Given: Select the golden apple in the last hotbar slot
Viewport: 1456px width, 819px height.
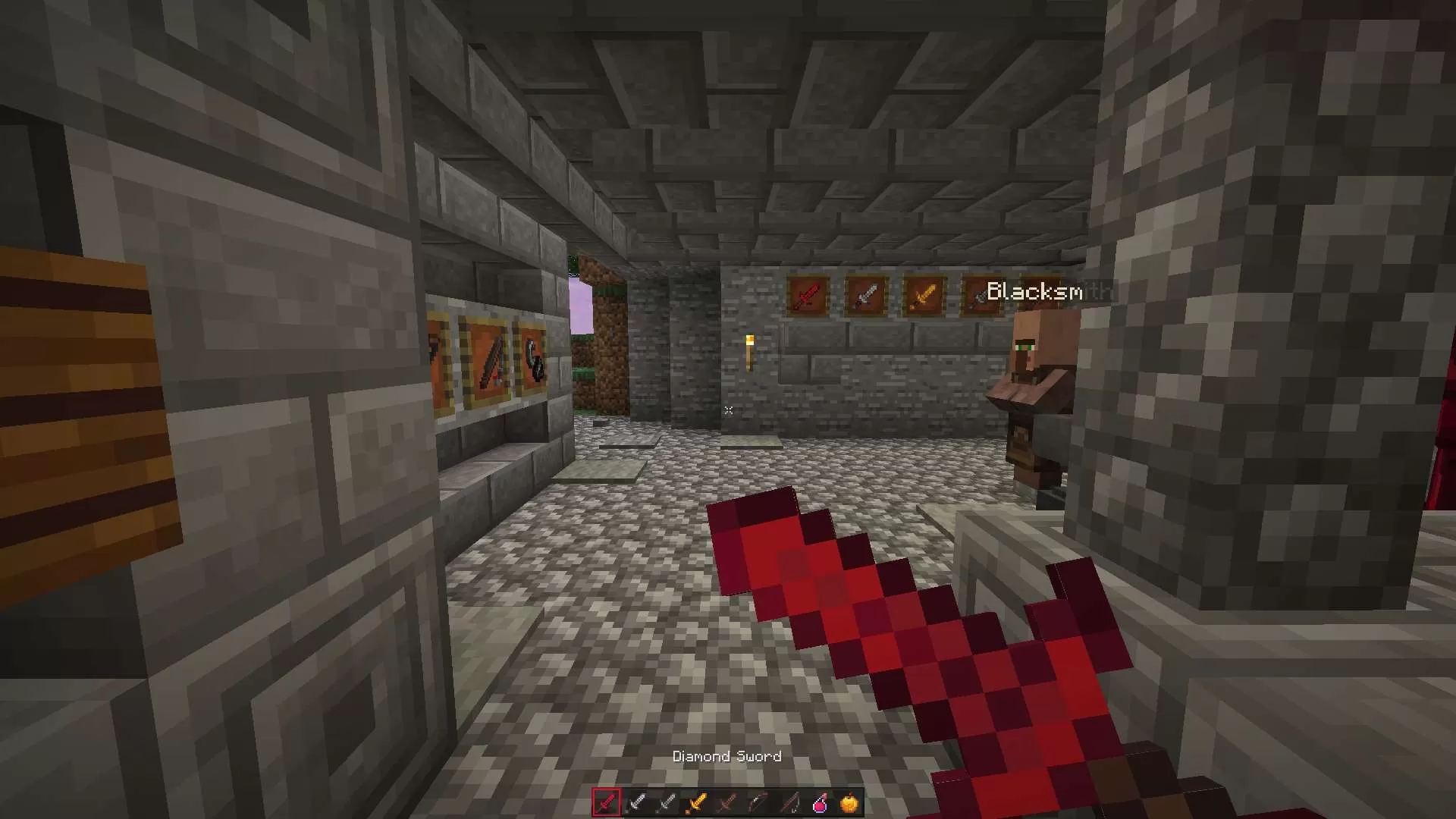Looking at the screenshot, I should coord(851,802).
